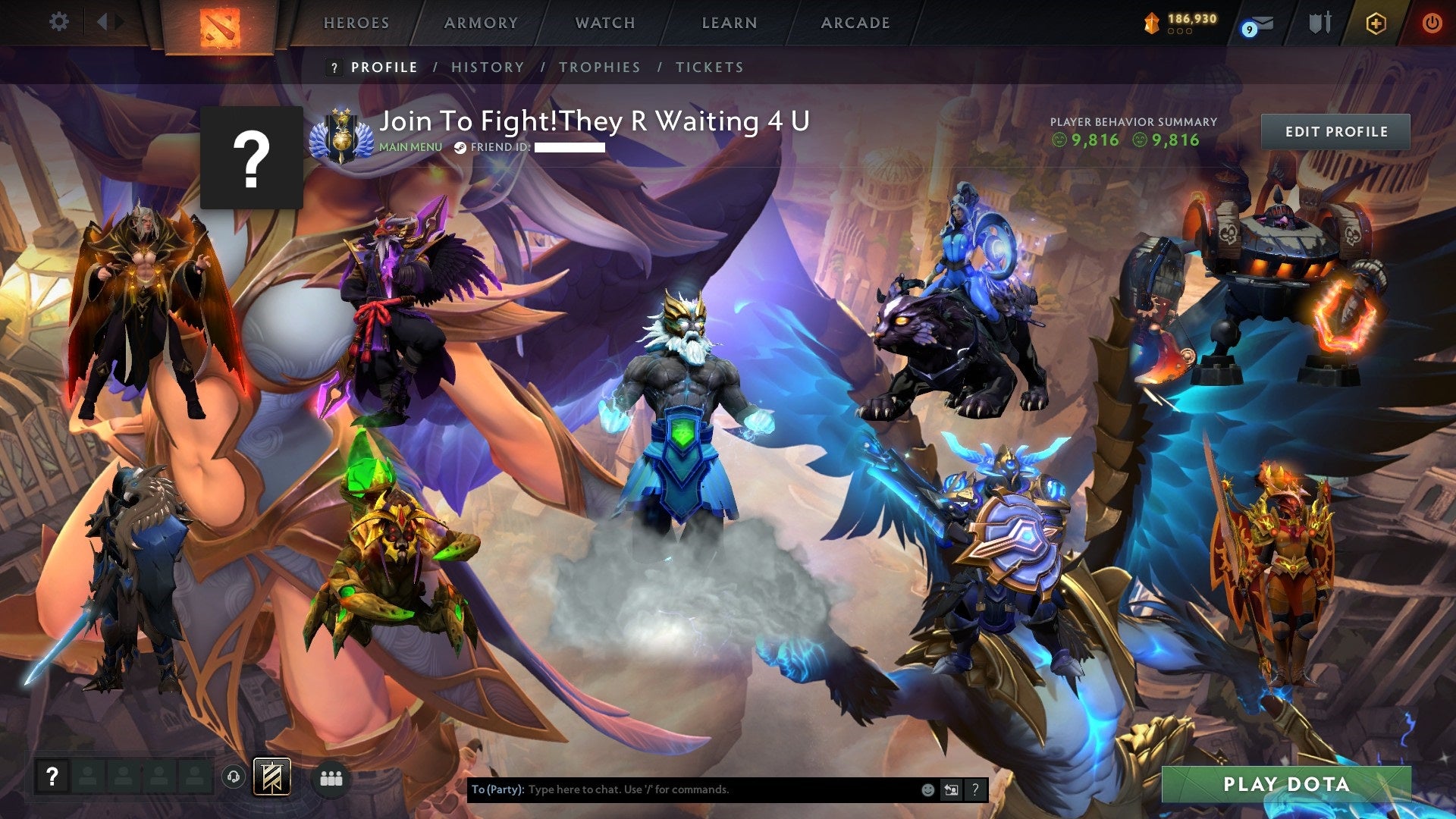Open the emoticon picker in the chat bar

(928, 789)
